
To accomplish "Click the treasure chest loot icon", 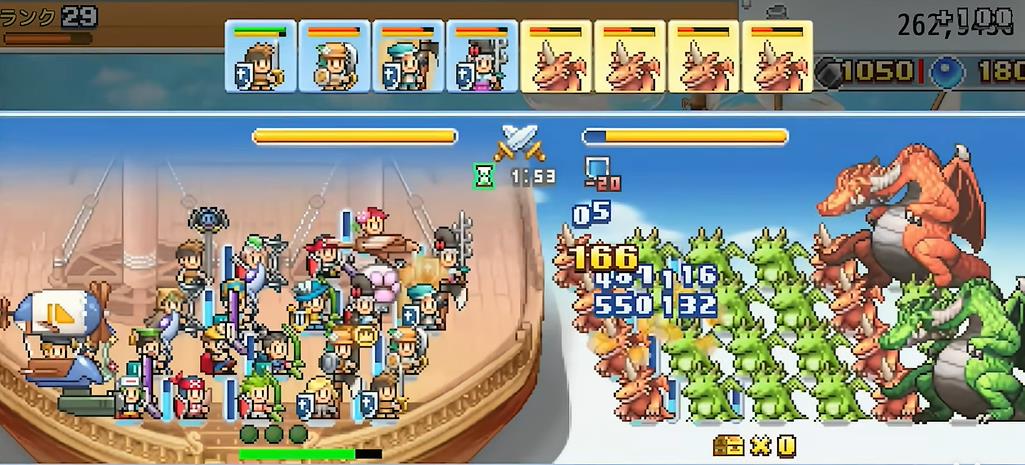I will (729, 446).
